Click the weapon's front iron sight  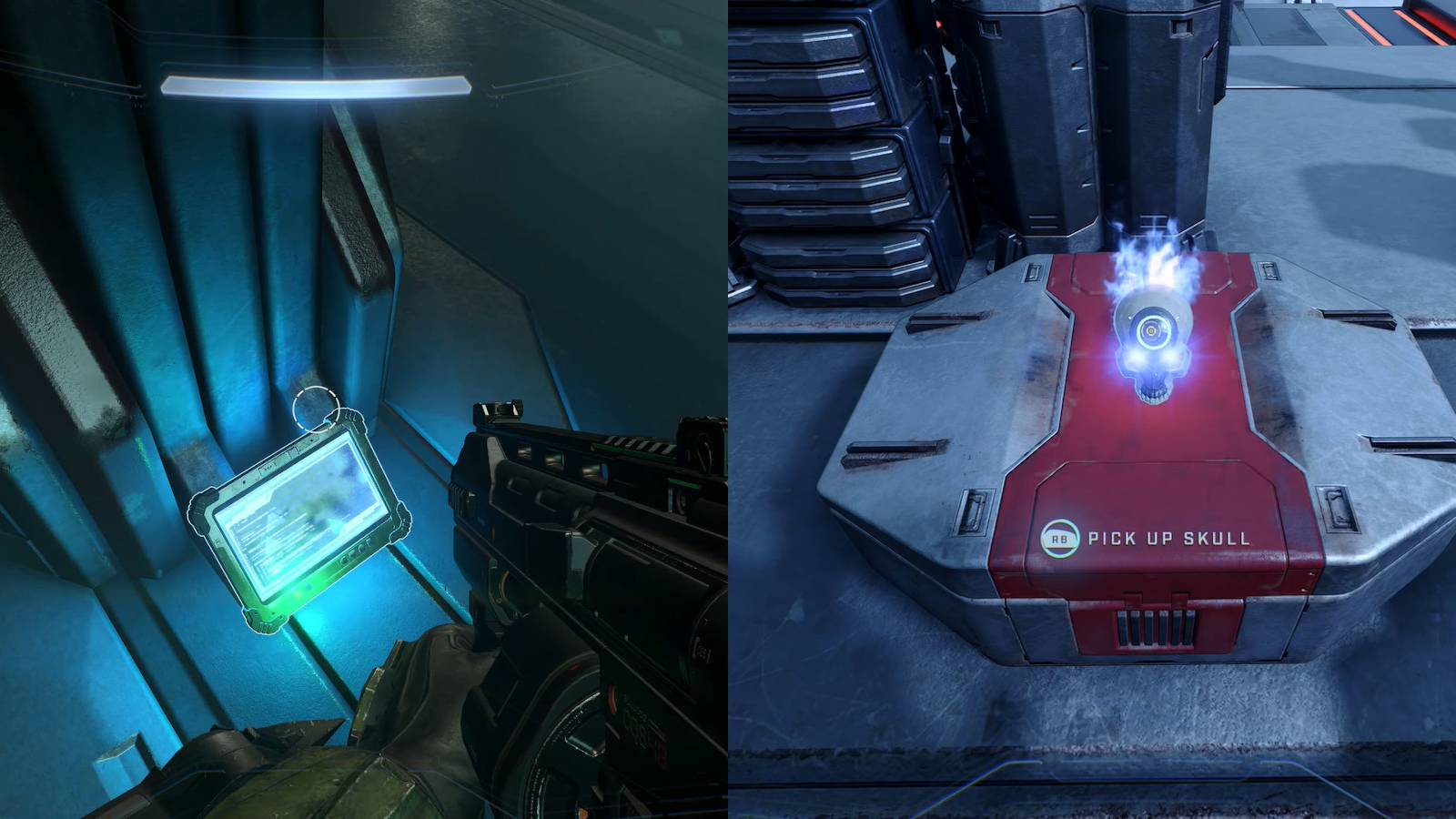click(500, 408)
